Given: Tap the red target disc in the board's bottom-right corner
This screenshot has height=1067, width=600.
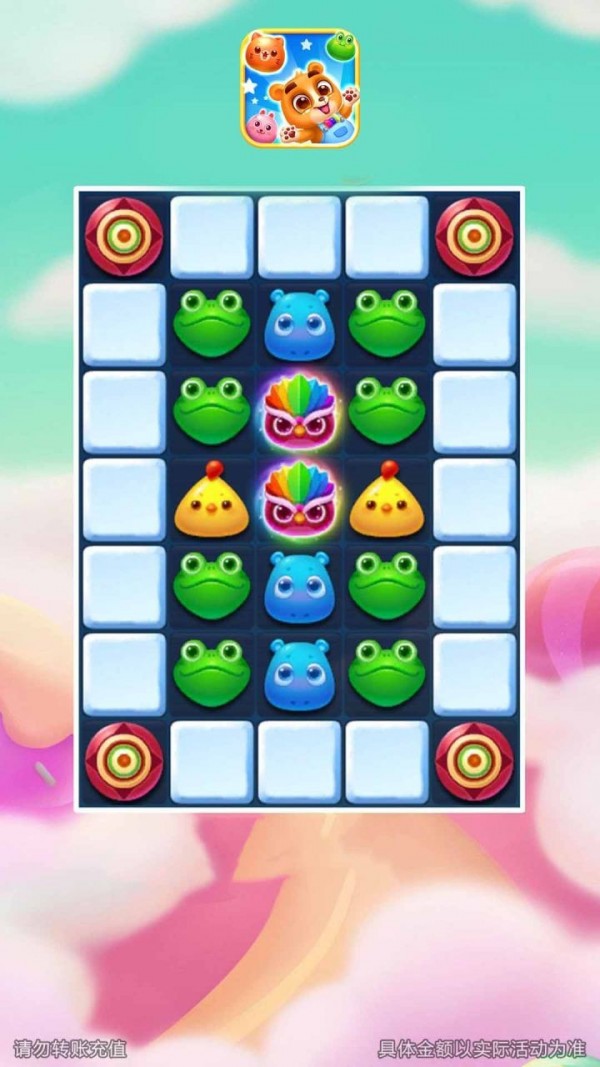Looking at the screenshot, I should tap(475, 761).
